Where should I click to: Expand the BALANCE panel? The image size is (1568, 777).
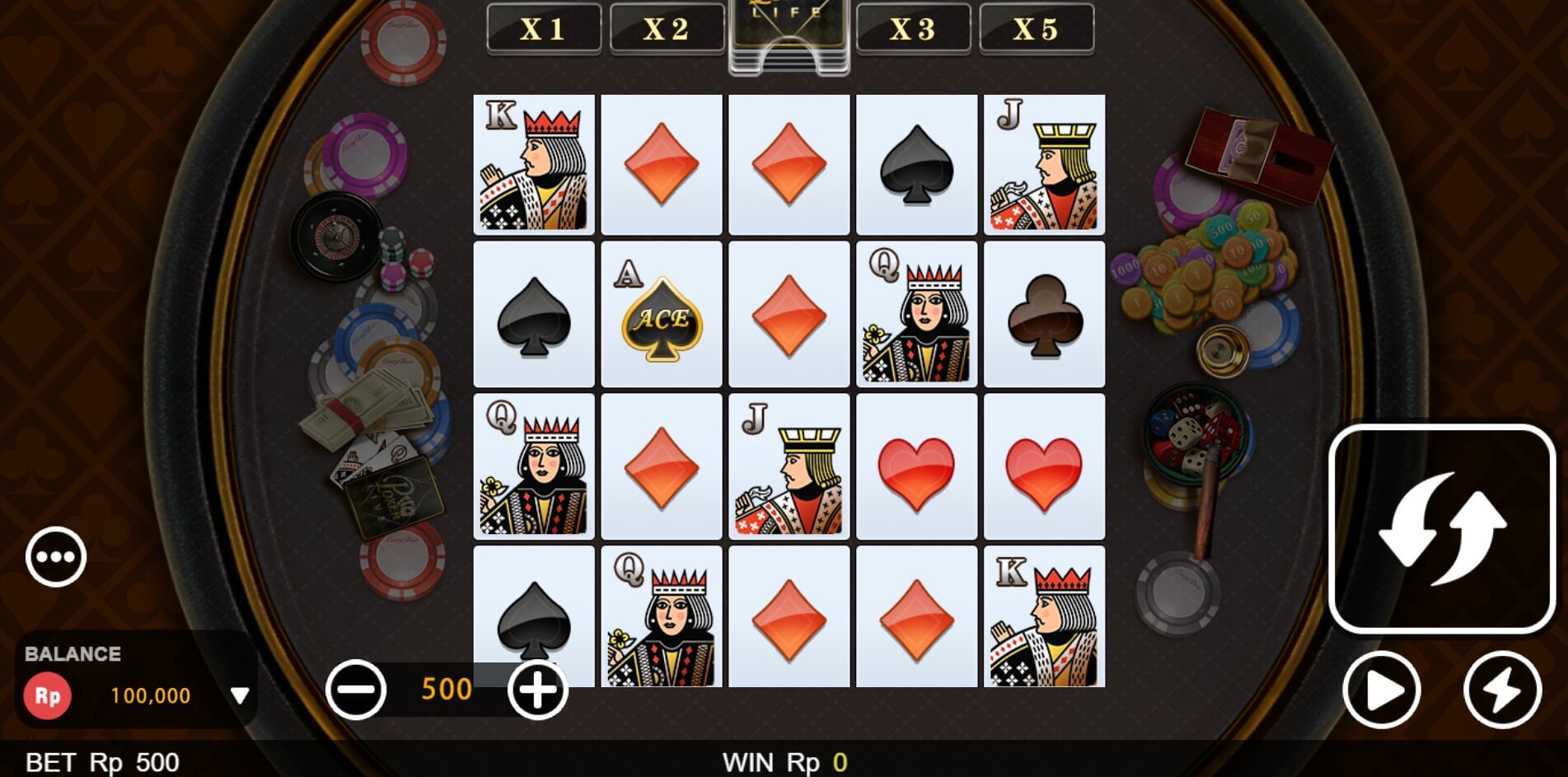pyautogui.click(x=73, y=655)
